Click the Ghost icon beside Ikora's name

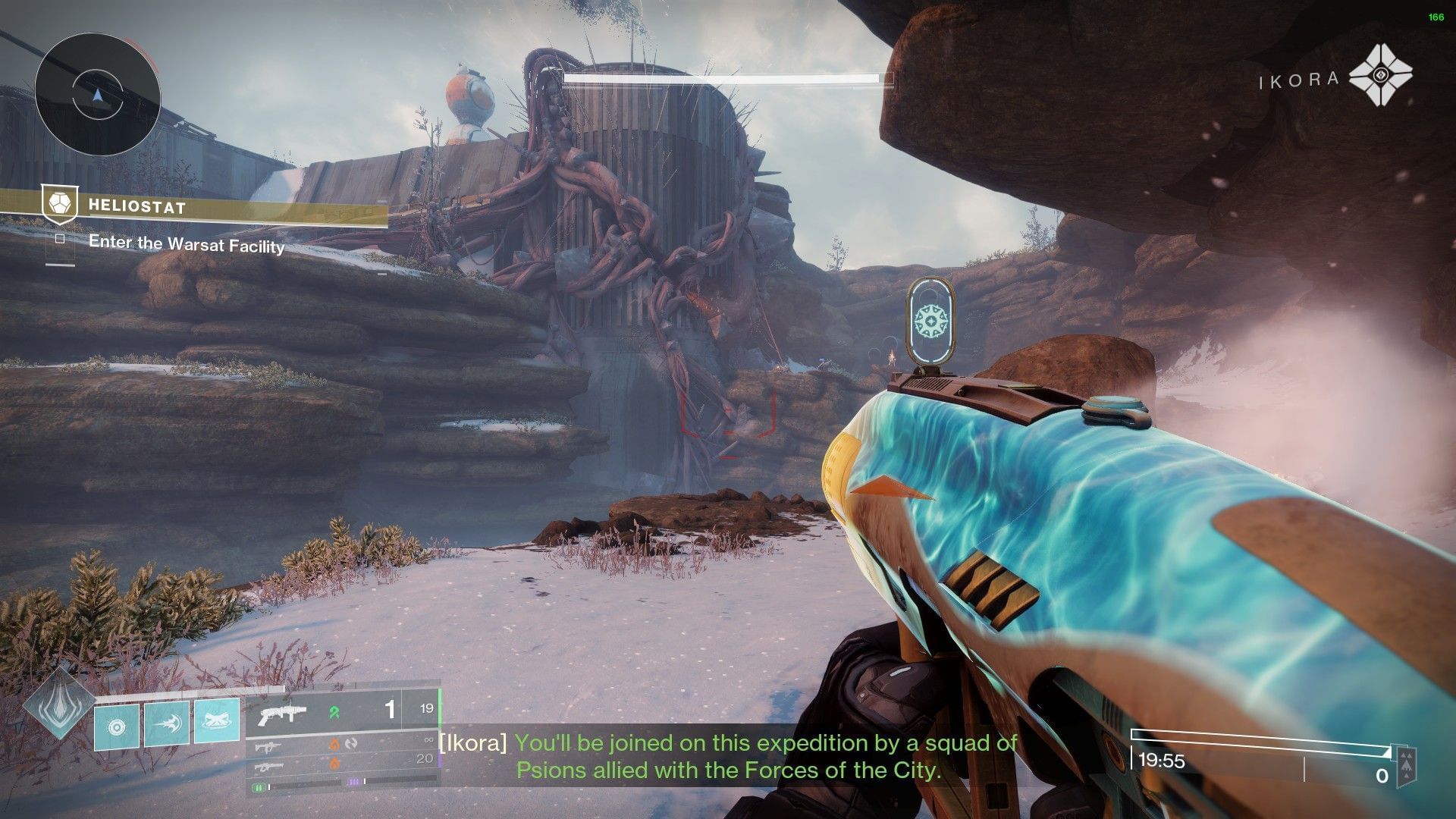pos(1381,75)
